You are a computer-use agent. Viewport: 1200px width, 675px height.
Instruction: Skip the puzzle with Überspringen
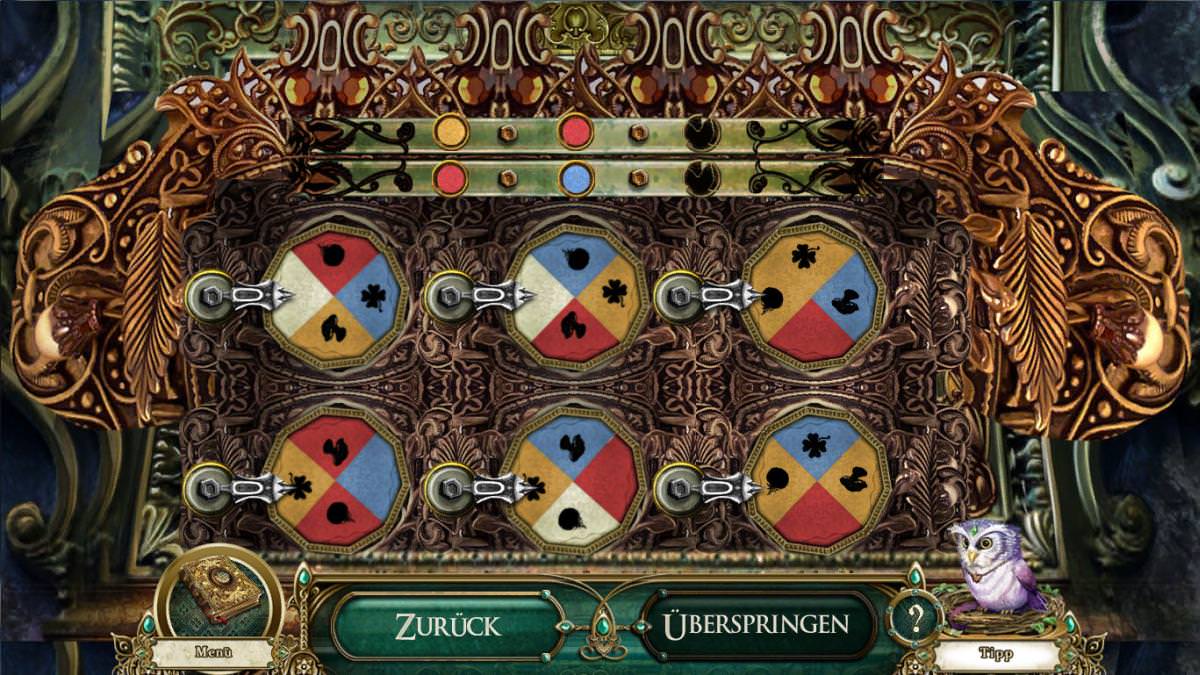756,626
